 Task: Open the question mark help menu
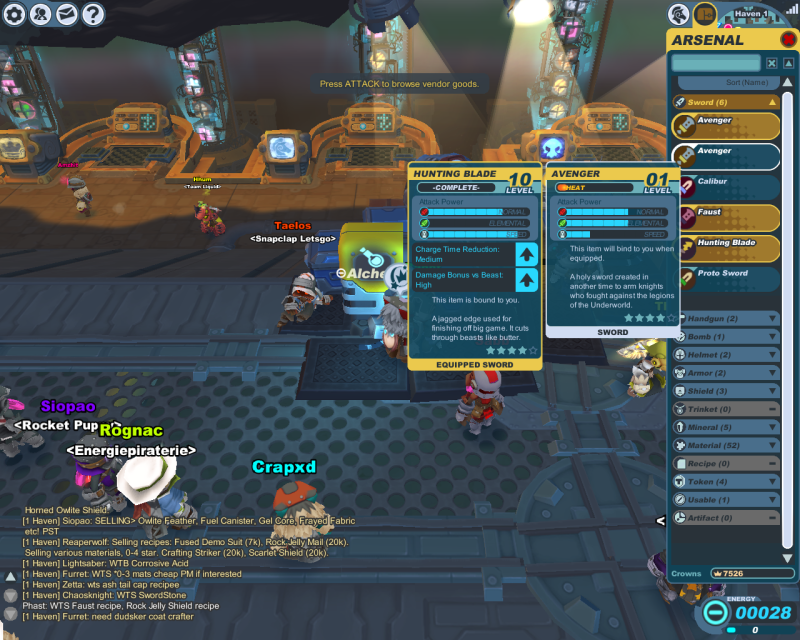93,14
